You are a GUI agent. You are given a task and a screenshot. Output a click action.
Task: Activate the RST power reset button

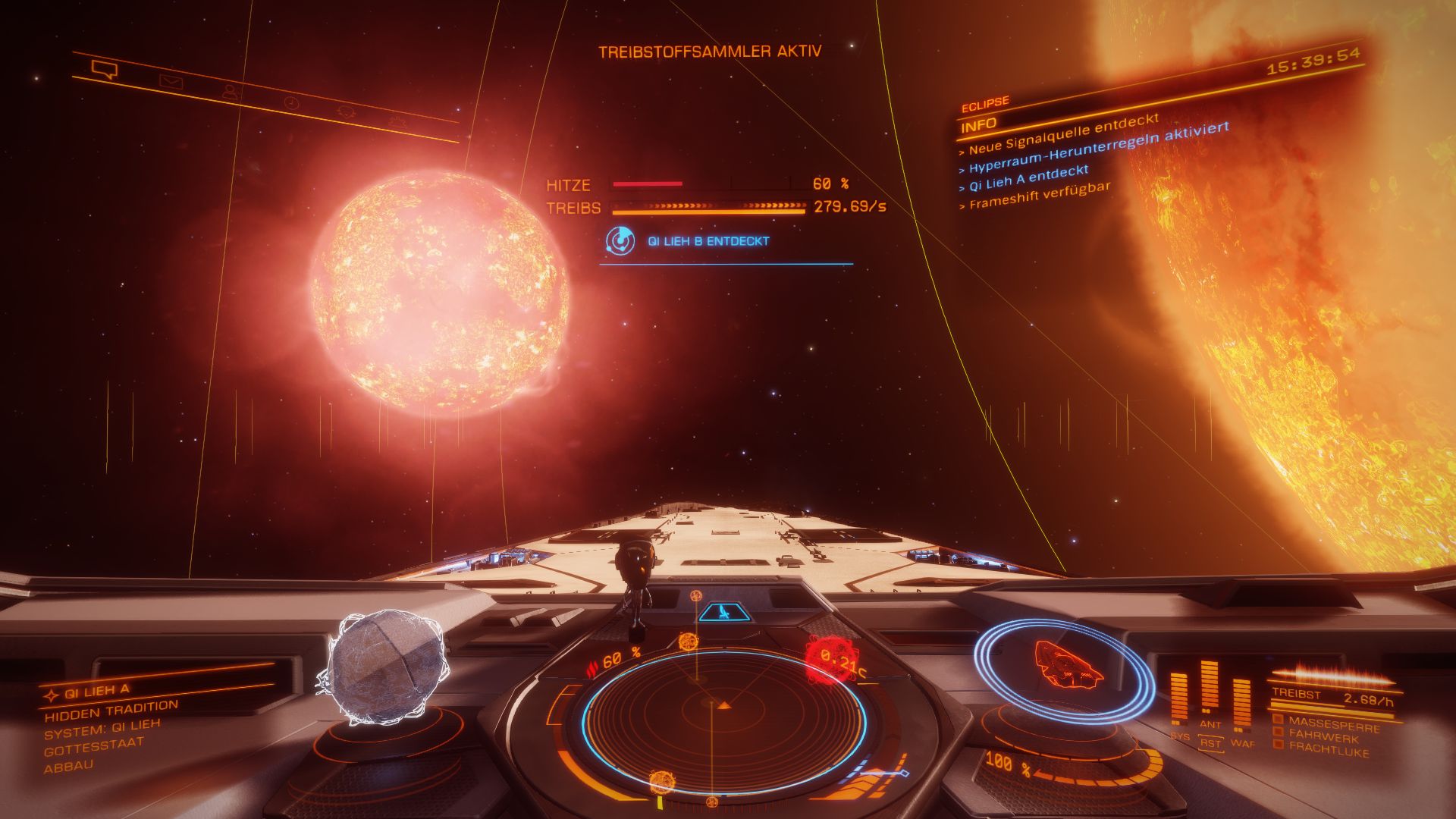pyautogui.click(x=1211, y=742)
